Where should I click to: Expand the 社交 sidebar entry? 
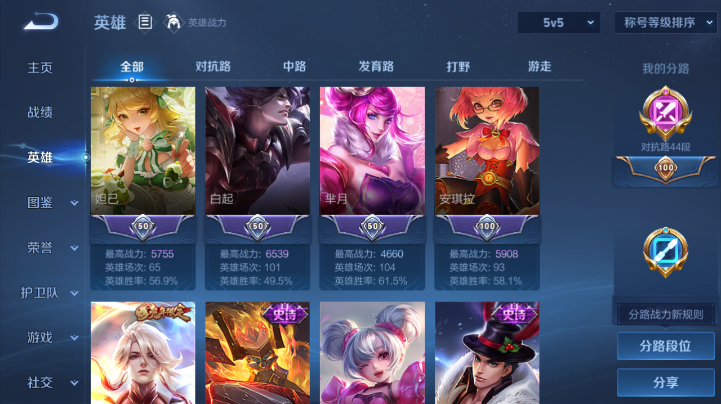[50, 382]
